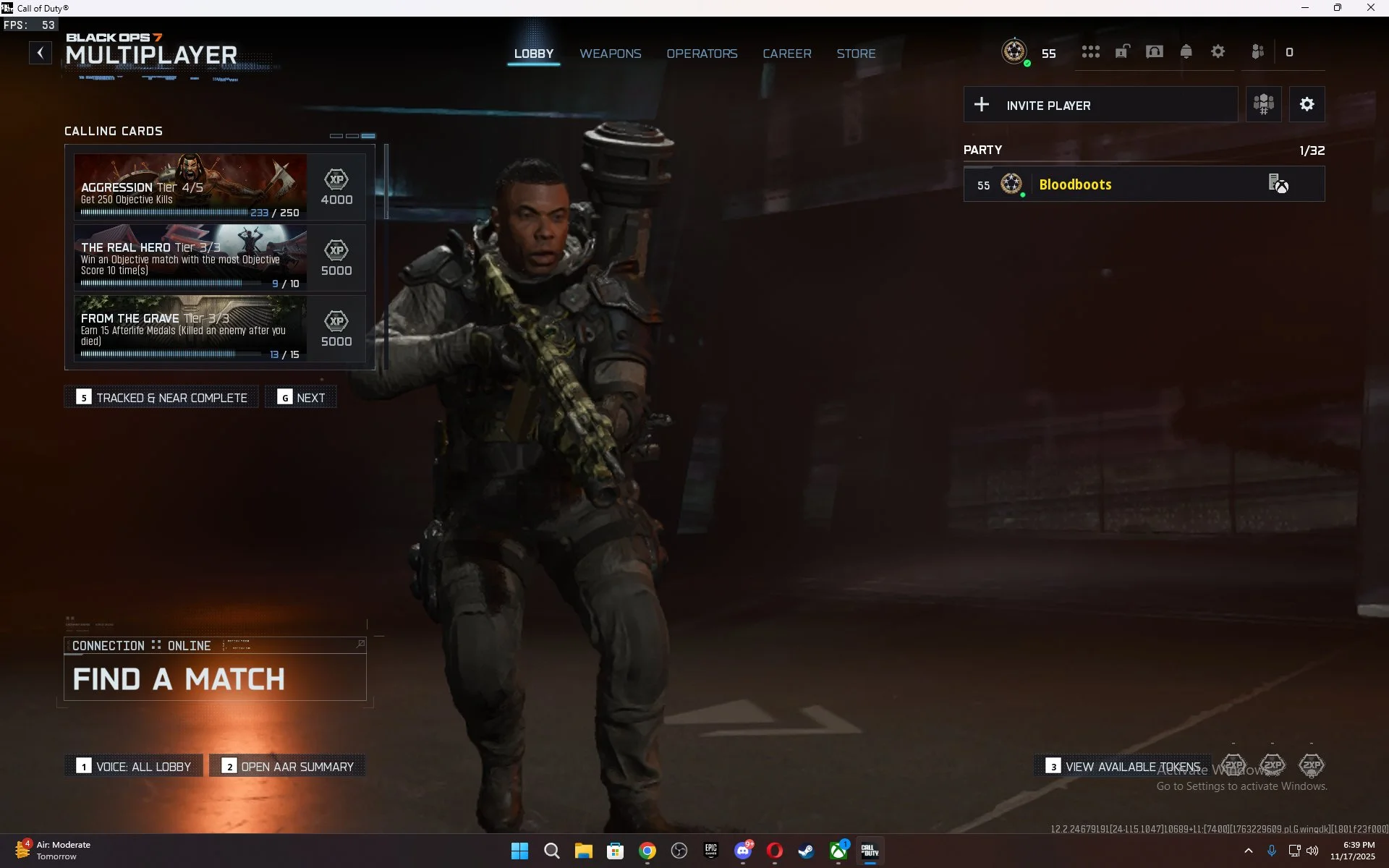Viewport: 1389px width, 868px height.
Task: Click a Double XP token icon at bottom right
Action: [1273, 763]
